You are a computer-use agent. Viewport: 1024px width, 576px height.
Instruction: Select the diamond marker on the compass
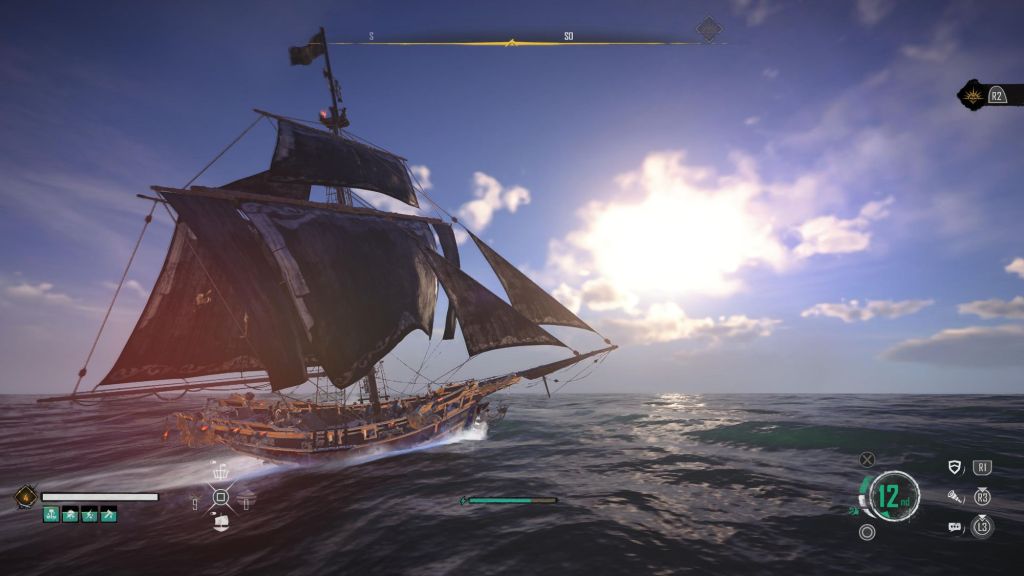point(709,29)
